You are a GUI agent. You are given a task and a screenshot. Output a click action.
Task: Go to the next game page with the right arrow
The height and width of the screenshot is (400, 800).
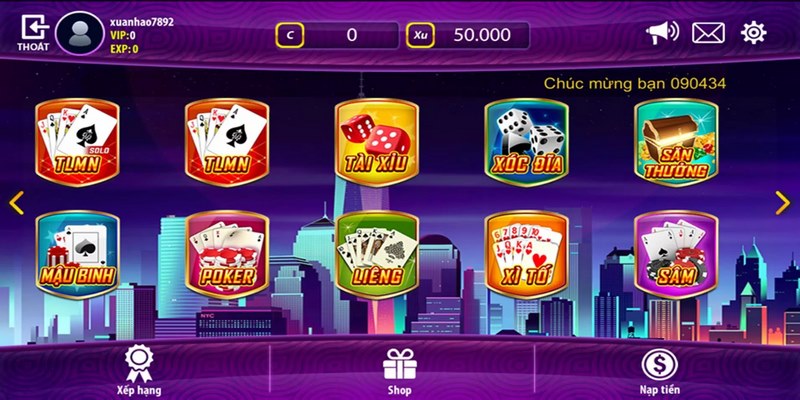[783, 203]
